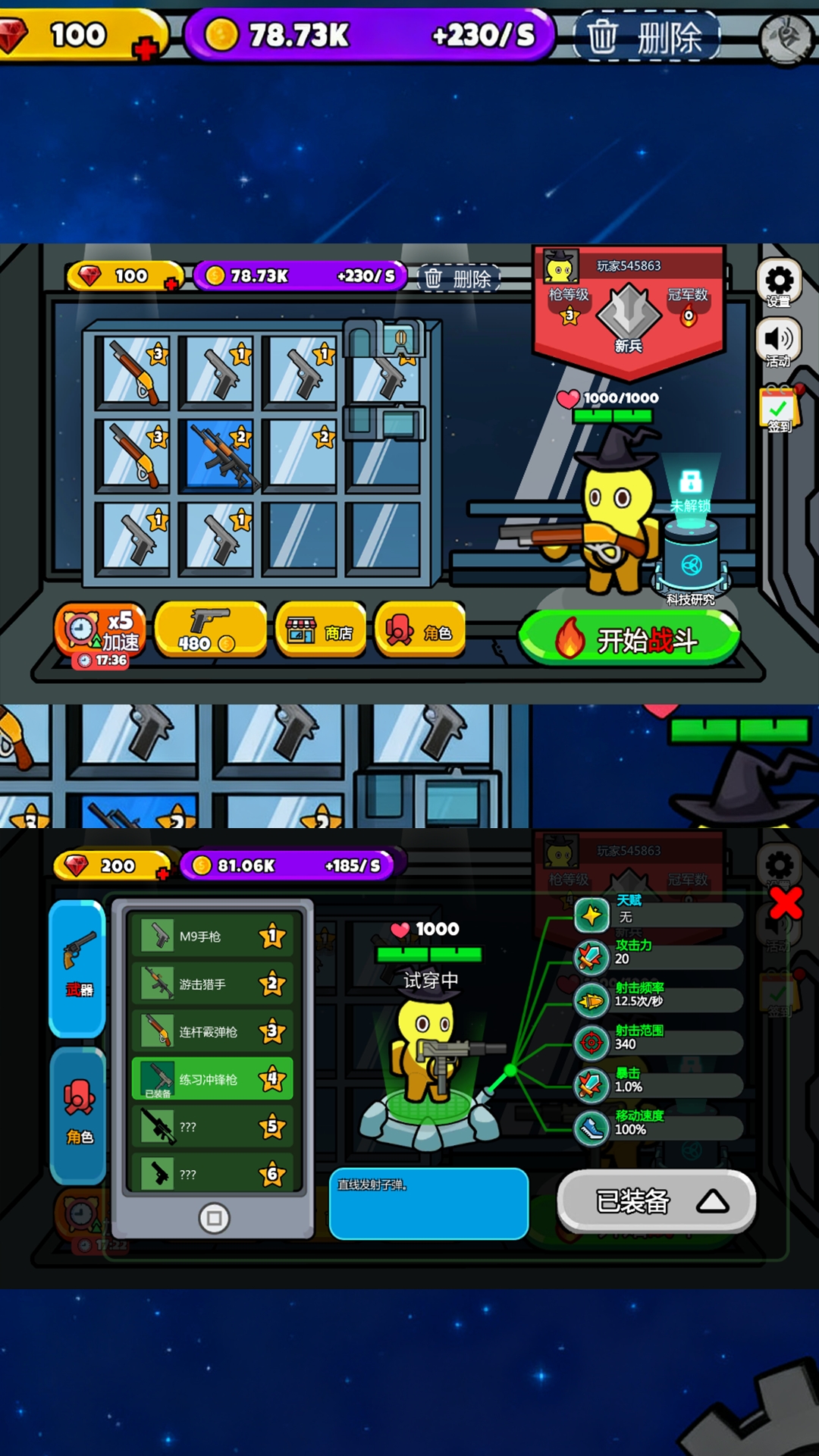Click the 删除 trash button in top bar
Image resolution: width=819 pixels, height=1456 pixels.
point(646,36)
